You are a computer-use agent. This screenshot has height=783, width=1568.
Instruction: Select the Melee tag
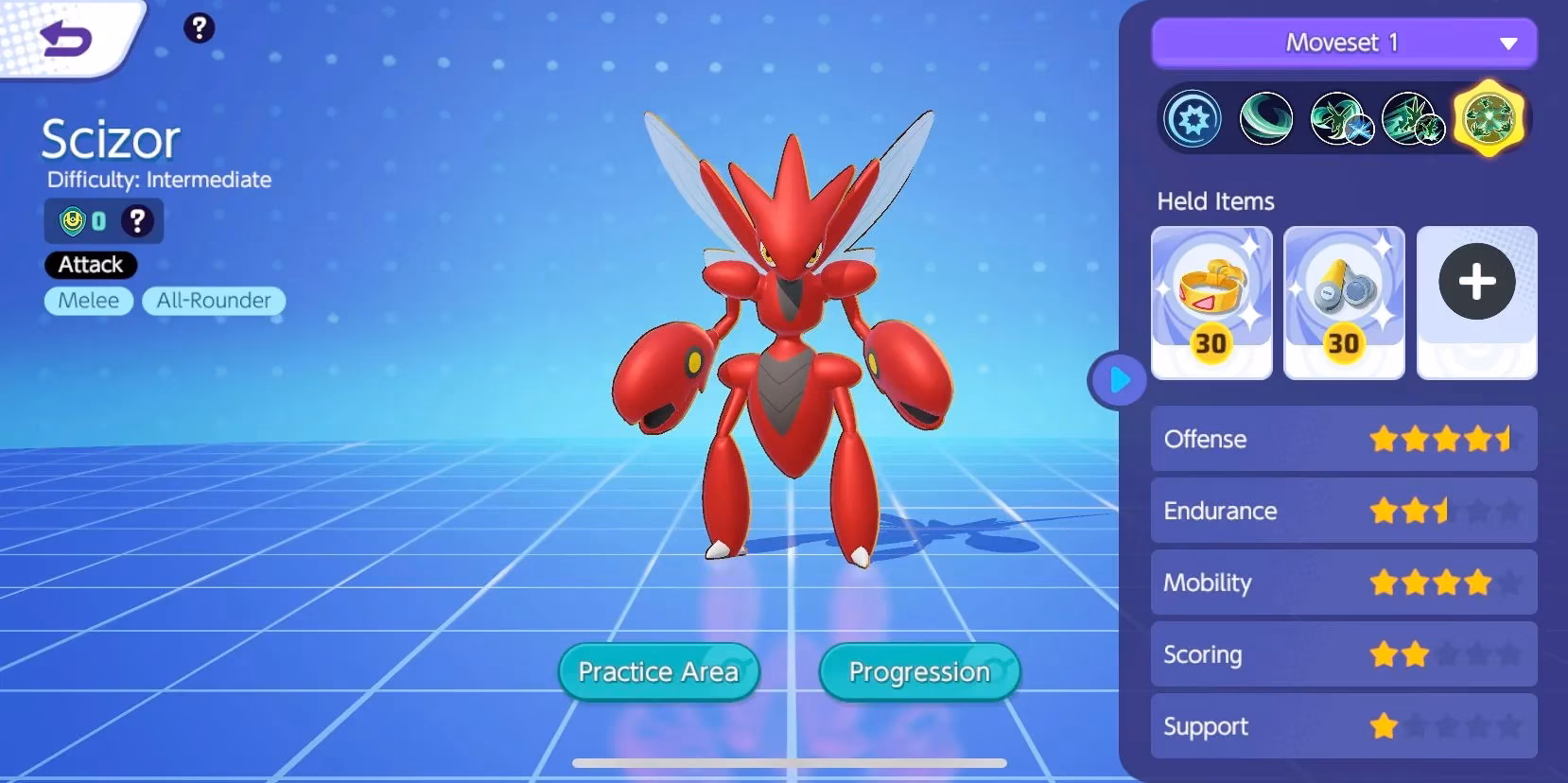point(88,301)
